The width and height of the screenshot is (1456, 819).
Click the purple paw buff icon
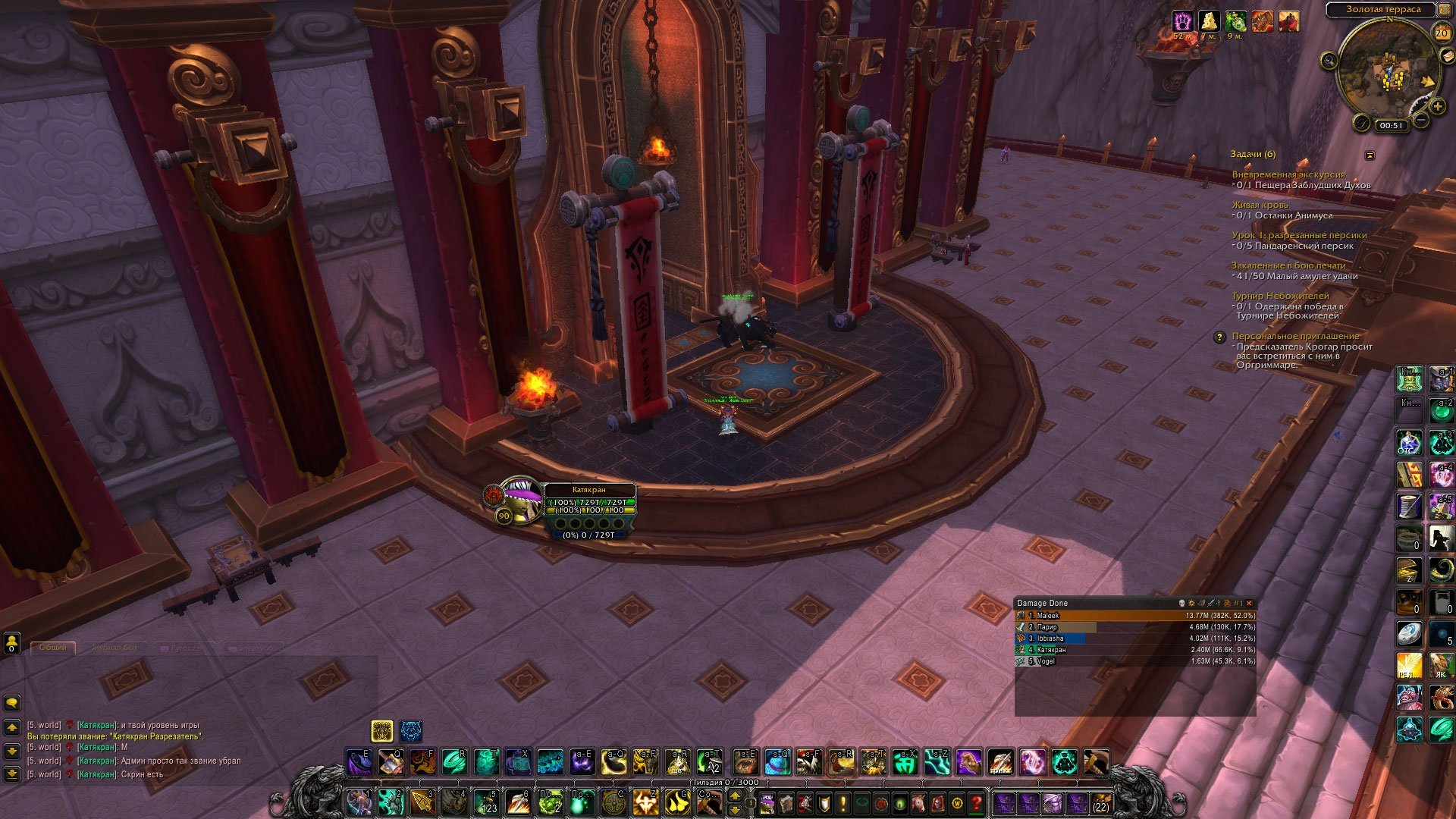tap(1182, 21)
